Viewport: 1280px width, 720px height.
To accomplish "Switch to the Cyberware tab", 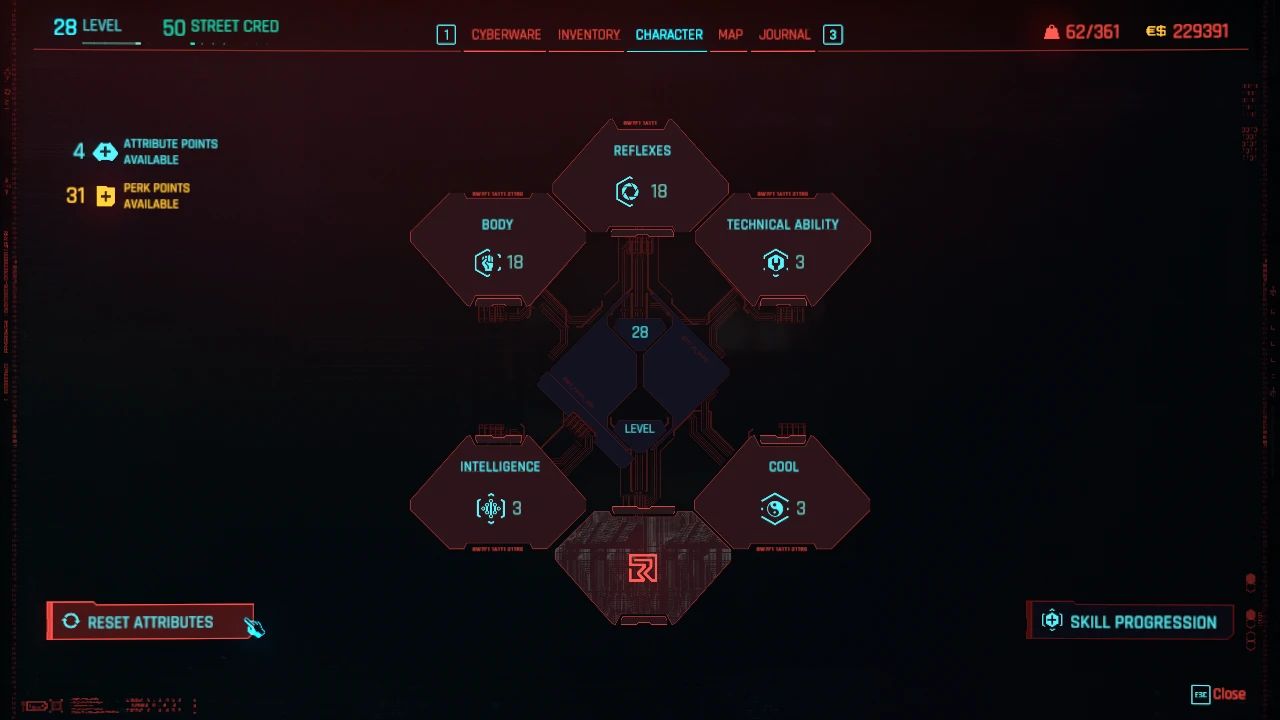I will tap(504, 34).
